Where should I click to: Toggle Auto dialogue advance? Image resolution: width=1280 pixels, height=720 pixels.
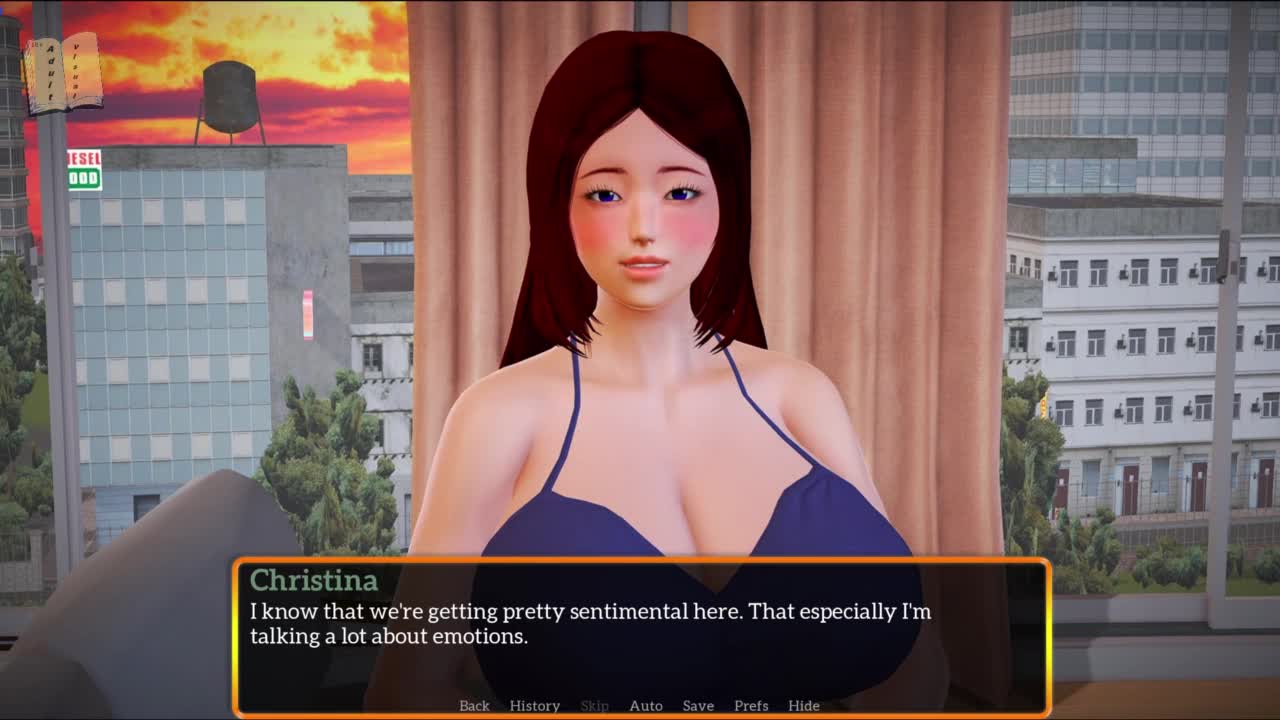click(x=645, y=705)
